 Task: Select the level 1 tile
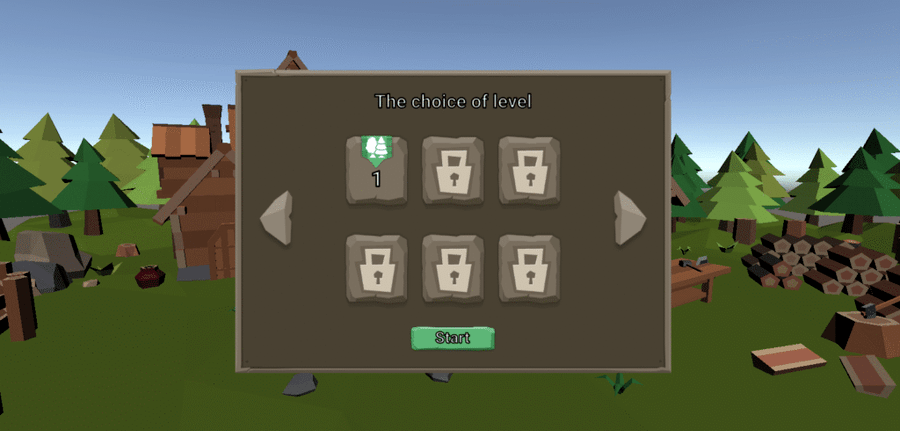(377, 170)
